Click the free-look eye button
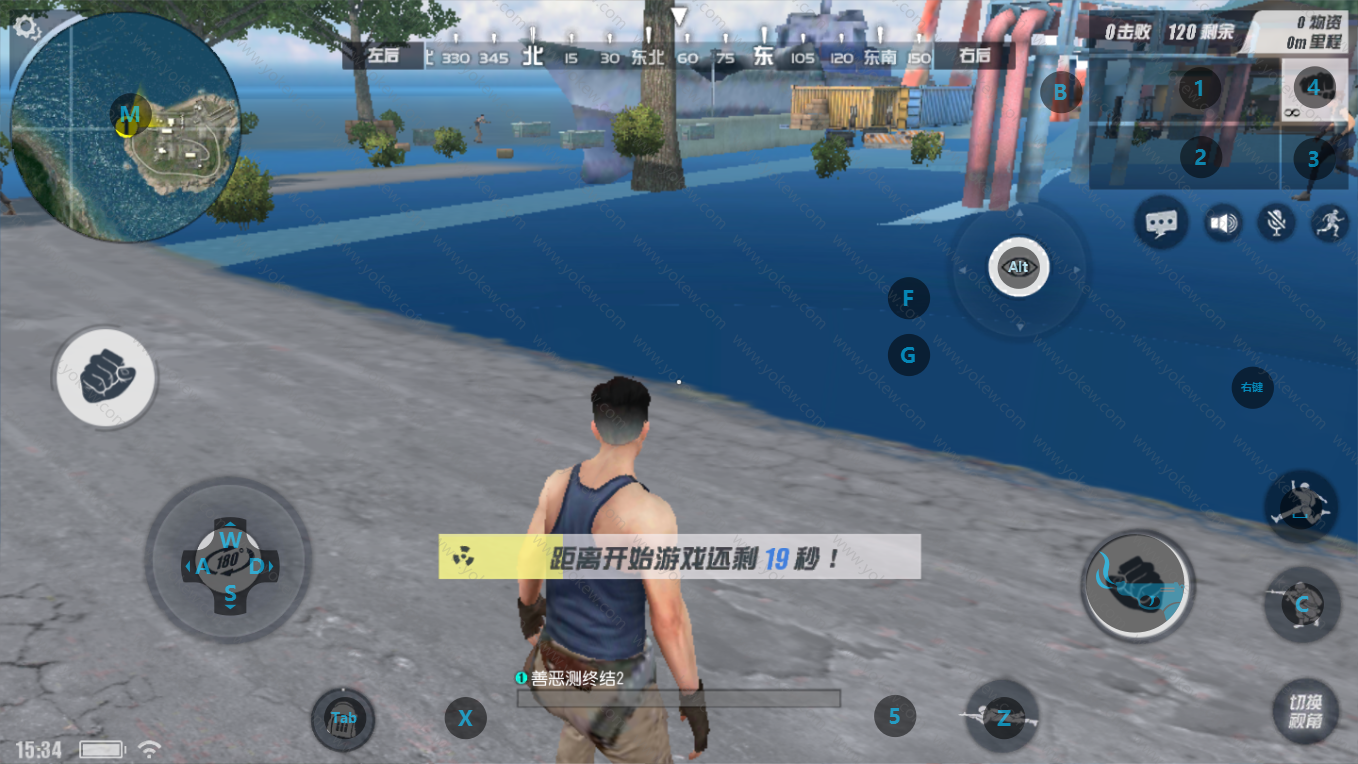Image resolution: width=1358 pixels, height=764 pixels. tap(1018, 268)
